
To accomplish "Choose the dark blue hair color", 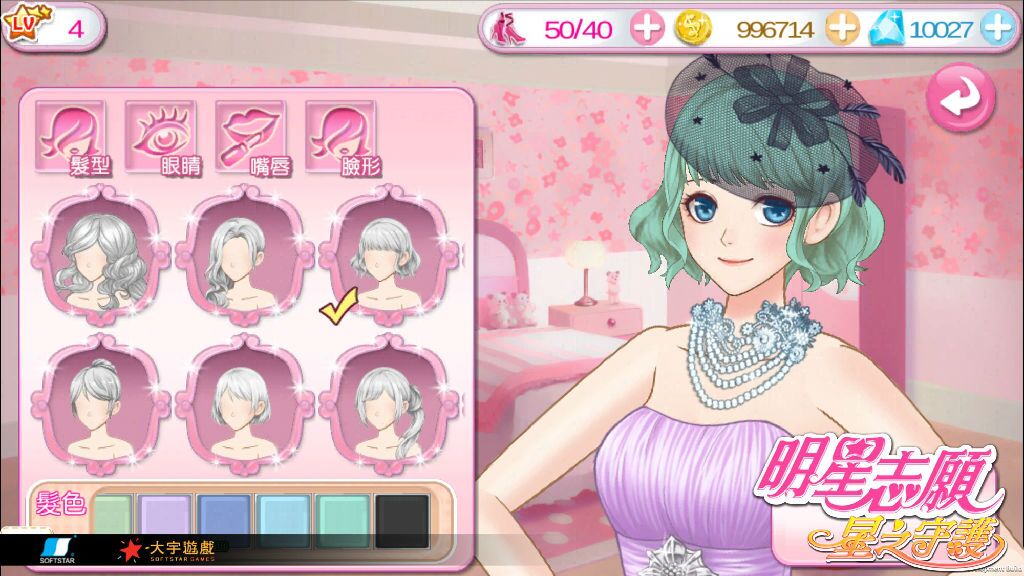I will tap(225, 518).
